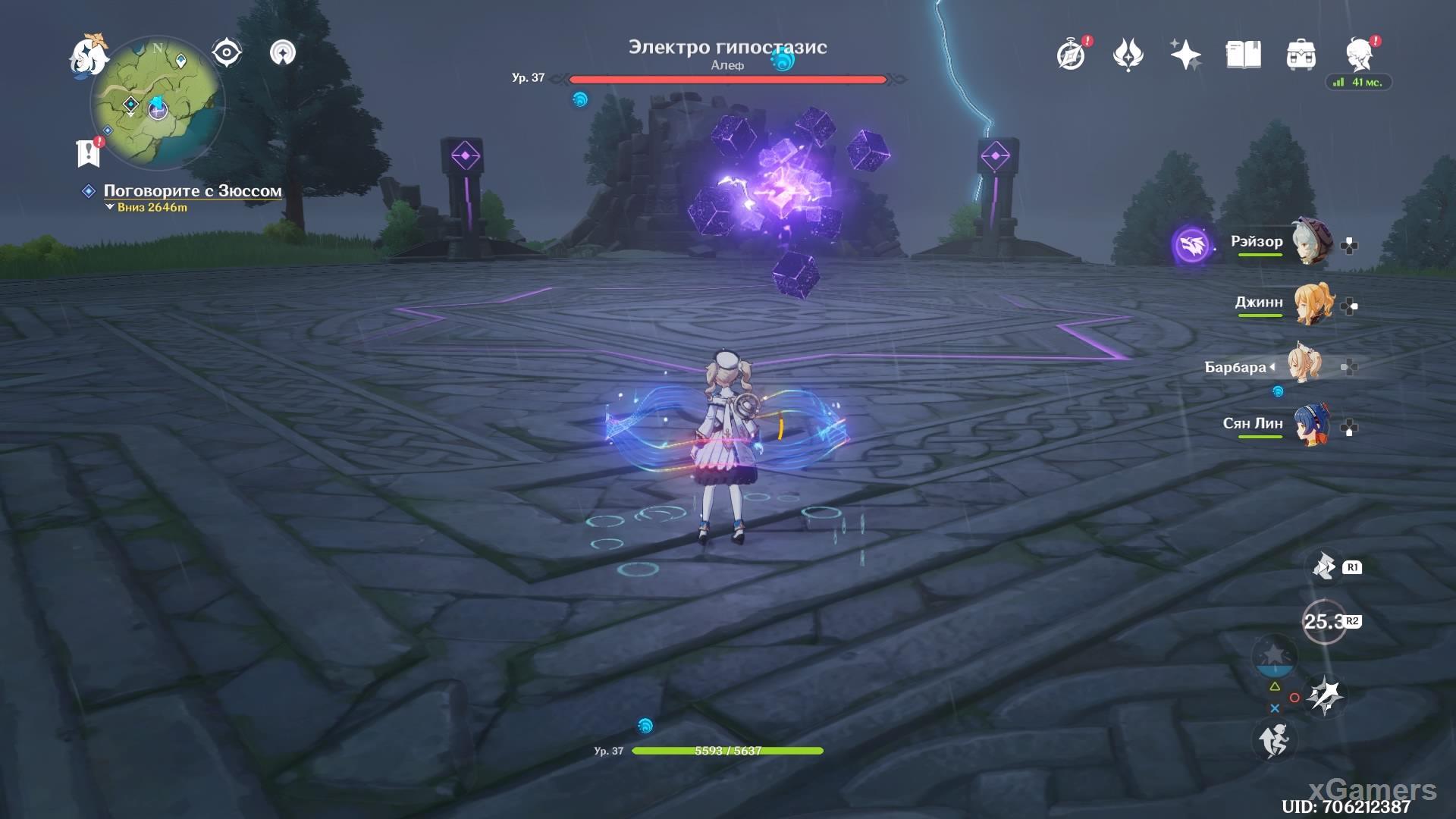Open the Paimon menu
This screenshot has height=819, width=1456.
88,55
